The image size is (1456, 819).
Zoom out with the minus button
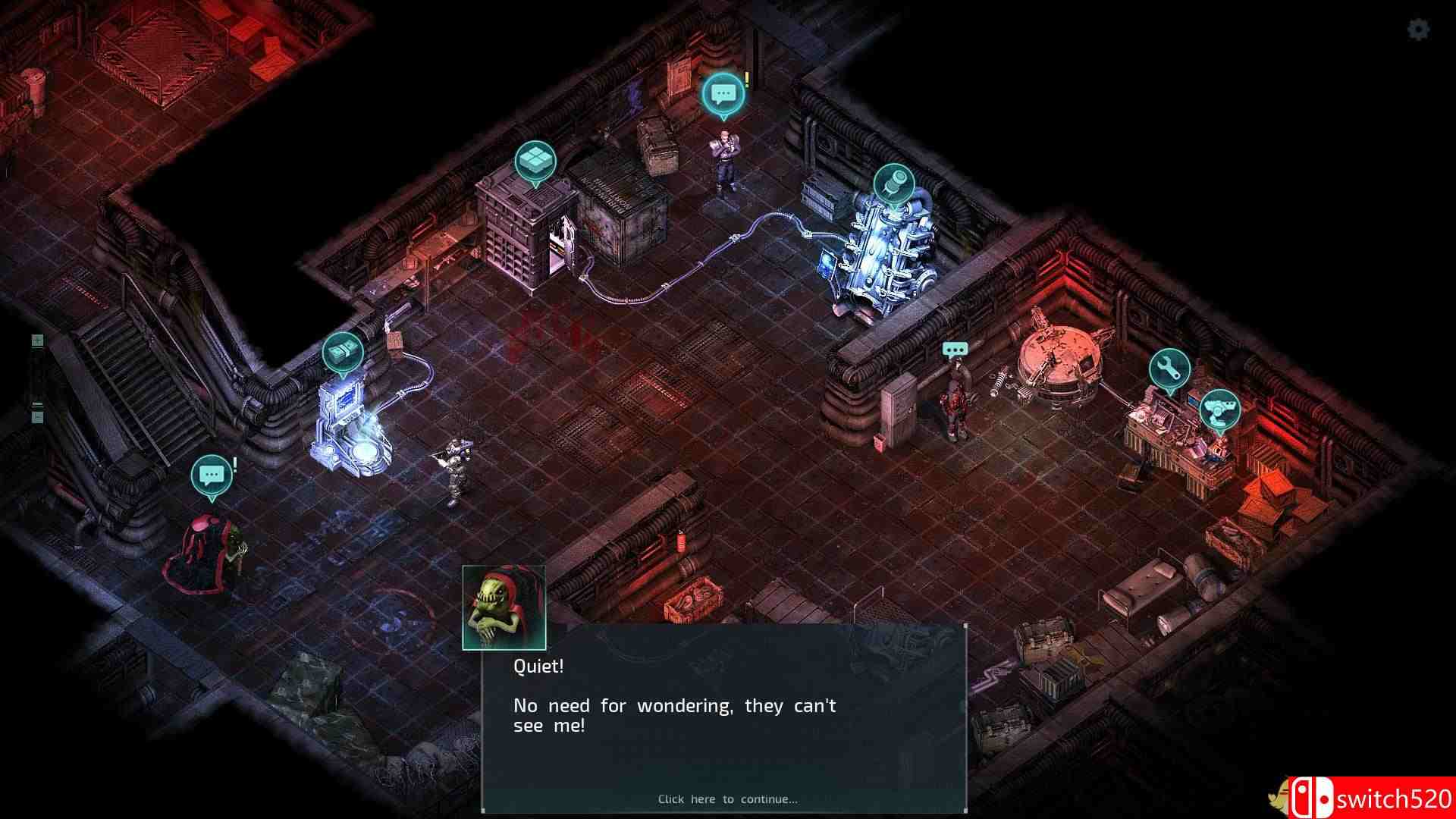pyautogui.click(x=37, y=416)
